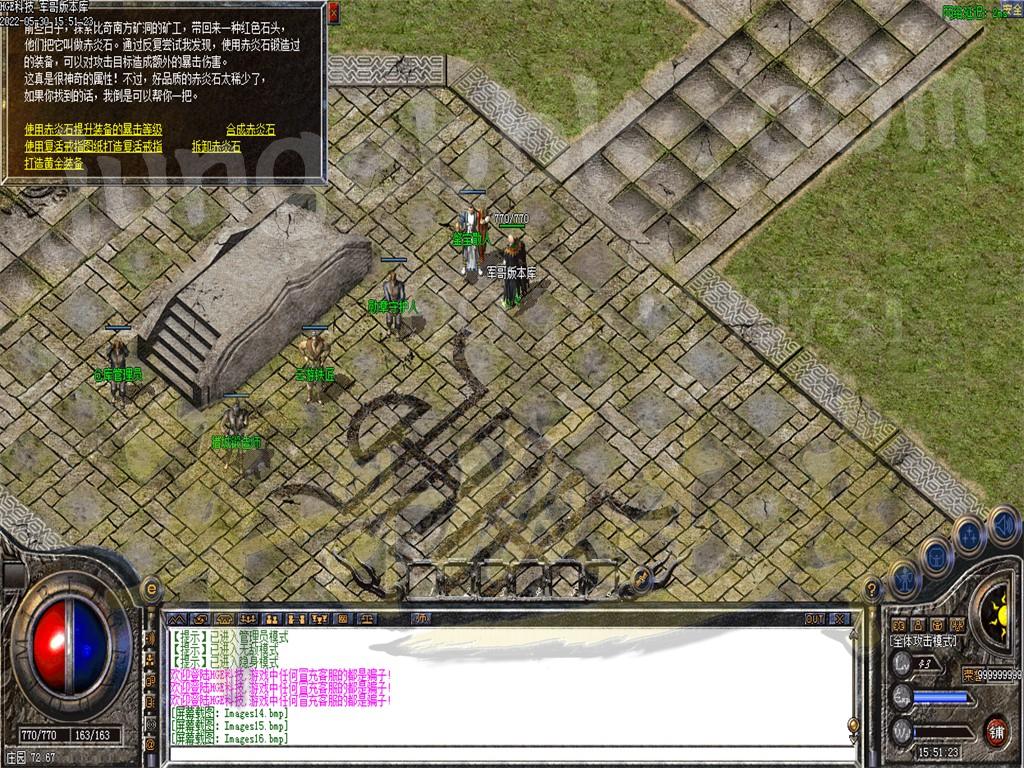1024x768 pixels.
Task: Choose 使用赤炎石提升装备的暴击等级 dialogue option
Action: [x=93, y=129]
